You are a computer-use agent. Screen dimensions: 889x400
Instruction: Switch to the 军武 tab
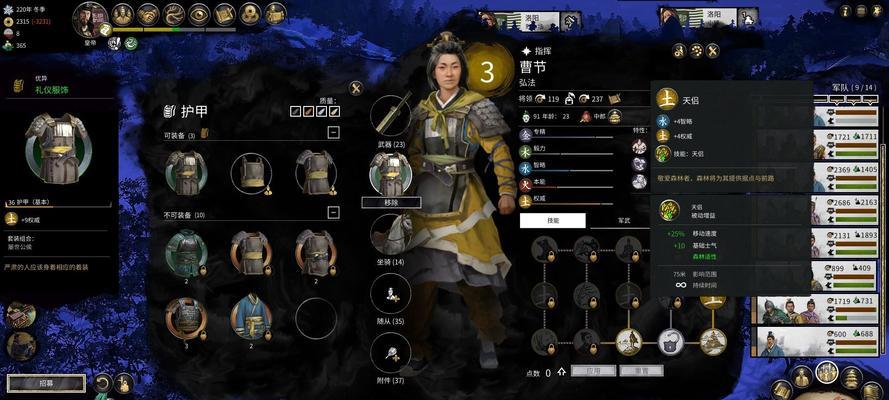(623, 220)
